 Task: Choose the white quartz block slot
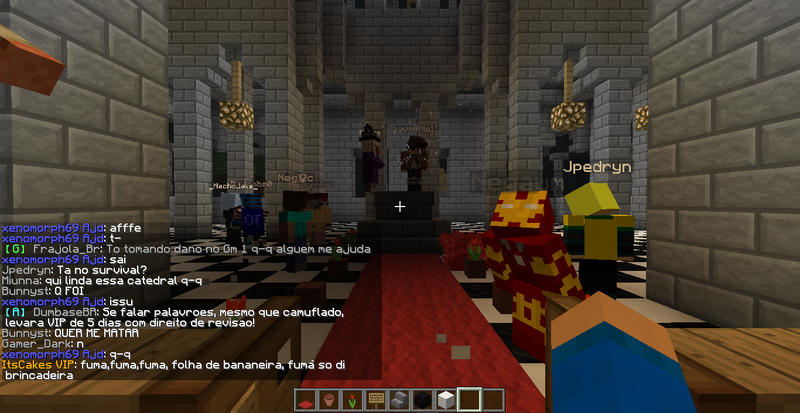(447, 402)
